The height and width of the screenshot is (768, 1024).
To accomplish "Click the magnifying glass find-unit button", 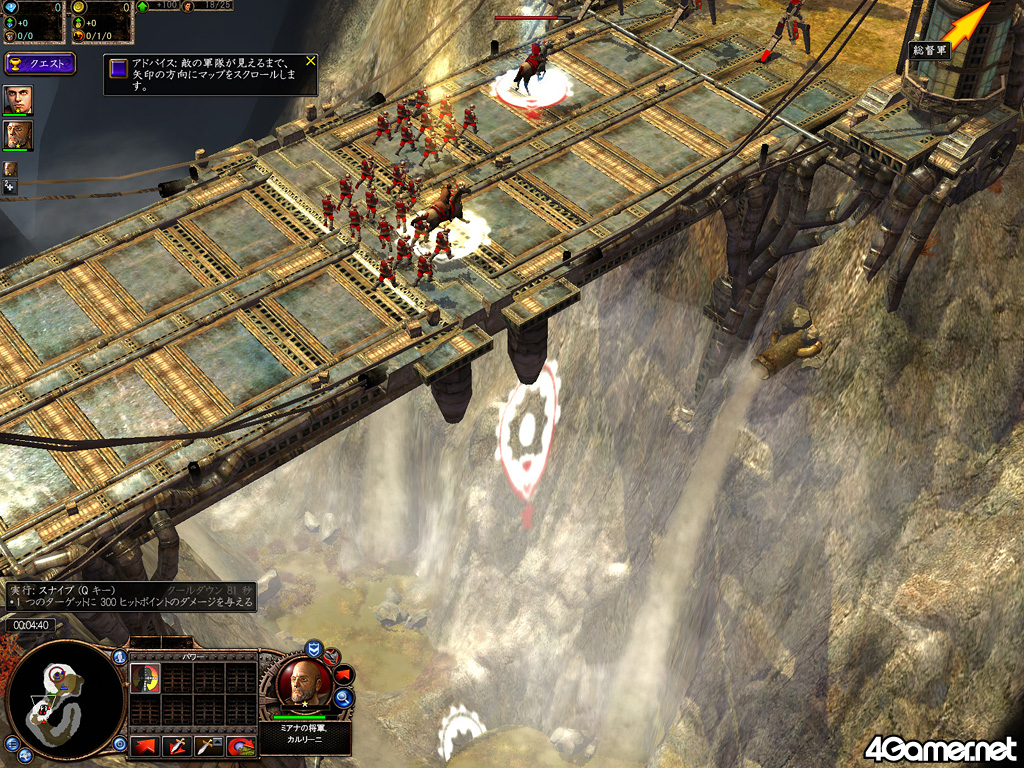I will 344,699.
